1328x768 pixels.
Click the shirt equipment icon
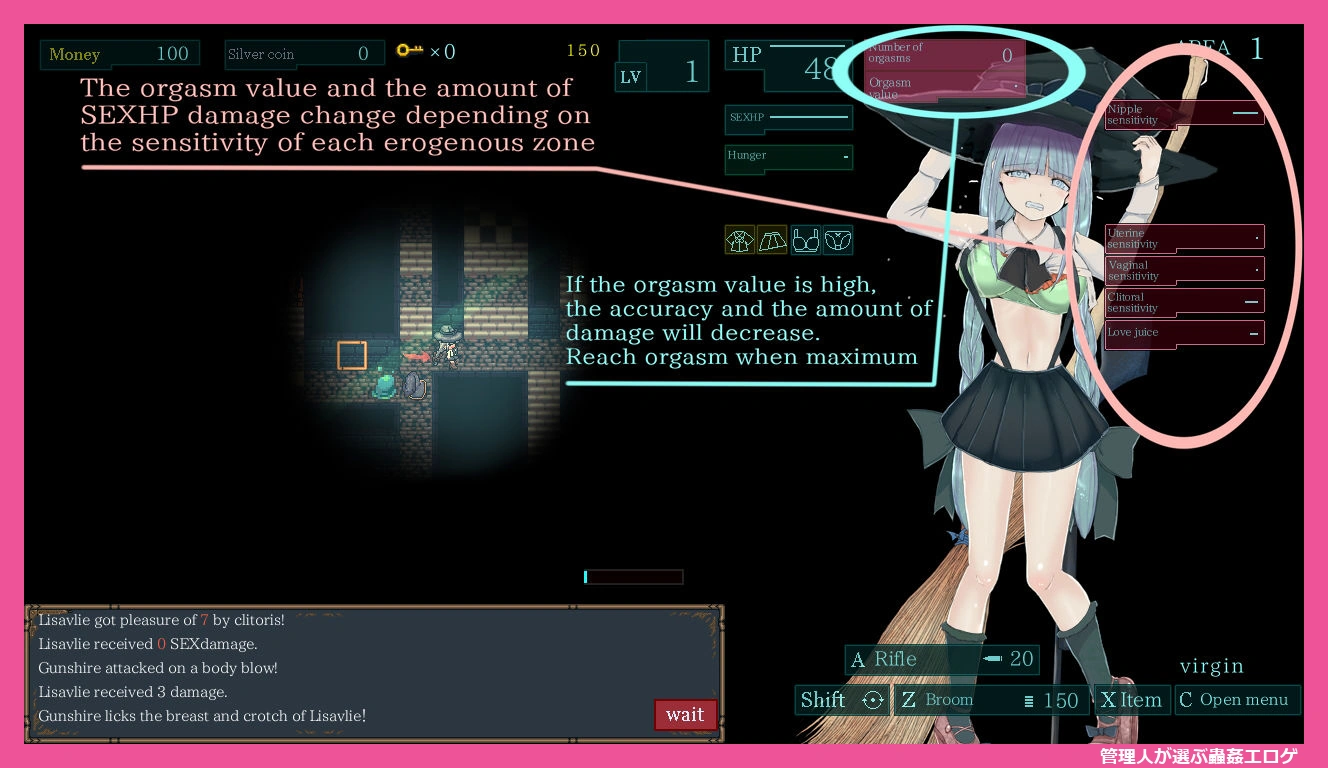click(x=740, y=240)
